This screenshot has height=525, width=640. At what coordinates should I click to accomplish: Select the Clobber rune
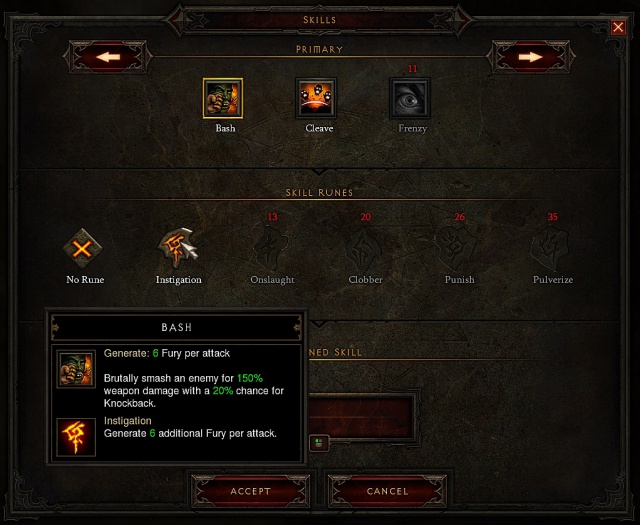click(x=365, y=246)
